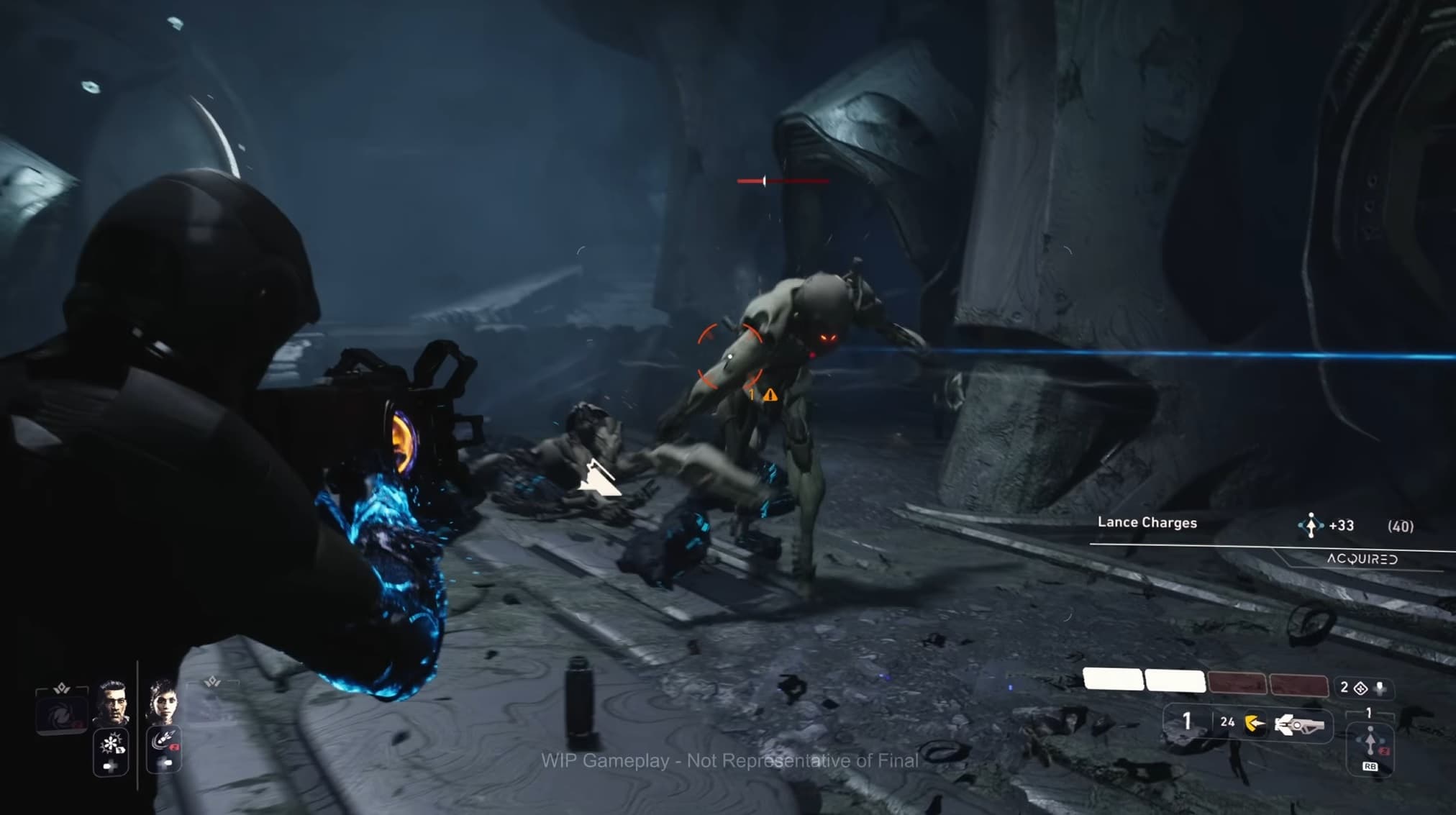Click the enemy health bar at top of screen
This screenshot has width=1456, height=815.
pyautogui.click(x=784, y=181)
